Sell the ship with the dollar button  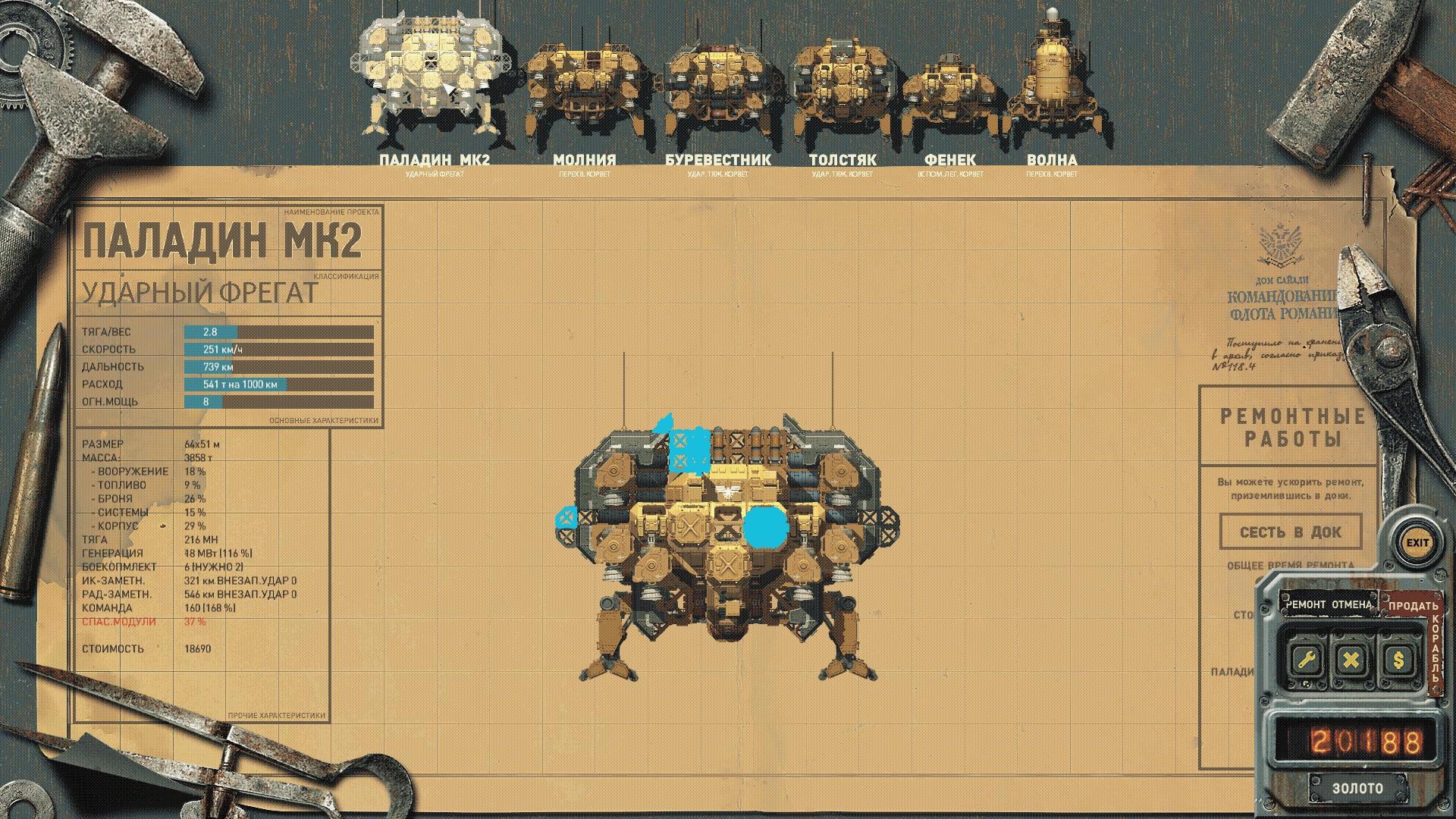click(1398, 659)
